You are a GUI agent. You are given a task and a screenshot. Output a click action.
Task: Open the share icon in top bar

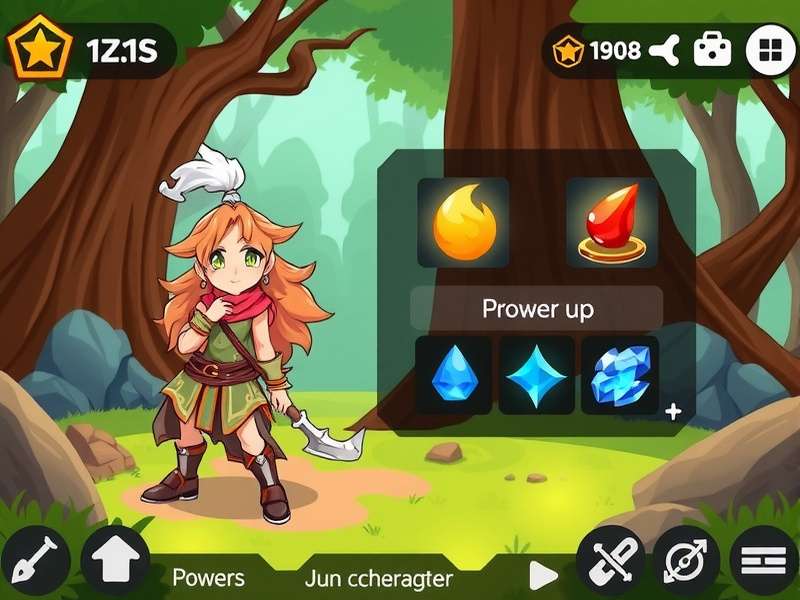click(x=663, y=50)
